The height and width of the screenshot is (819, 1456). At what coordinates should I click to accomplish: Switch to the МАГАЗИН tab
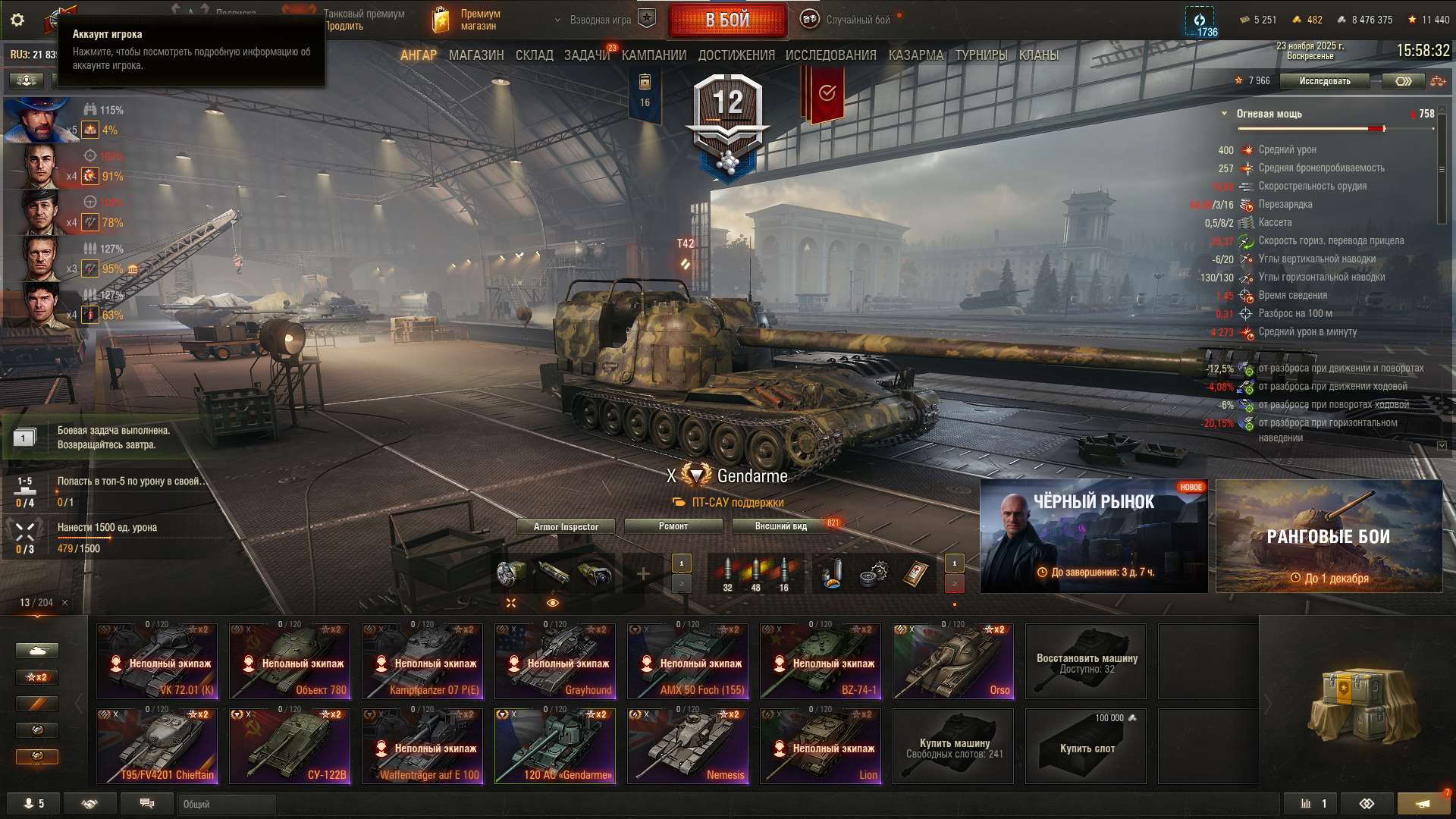click(x=477, y=55)
